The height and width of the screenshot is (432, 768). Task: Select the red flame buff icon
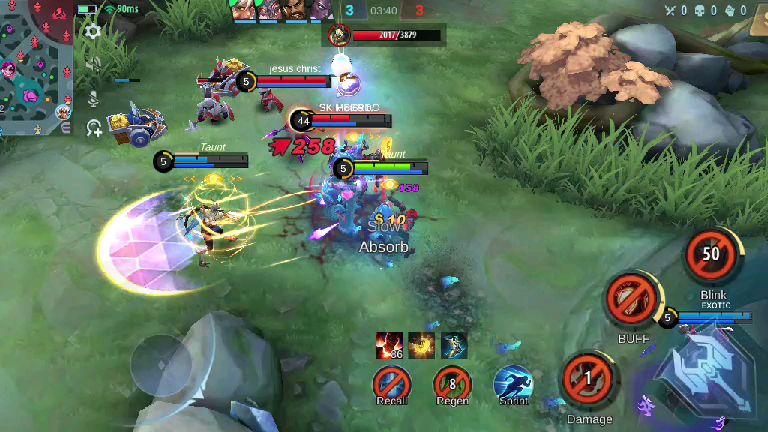click(389, 345)
